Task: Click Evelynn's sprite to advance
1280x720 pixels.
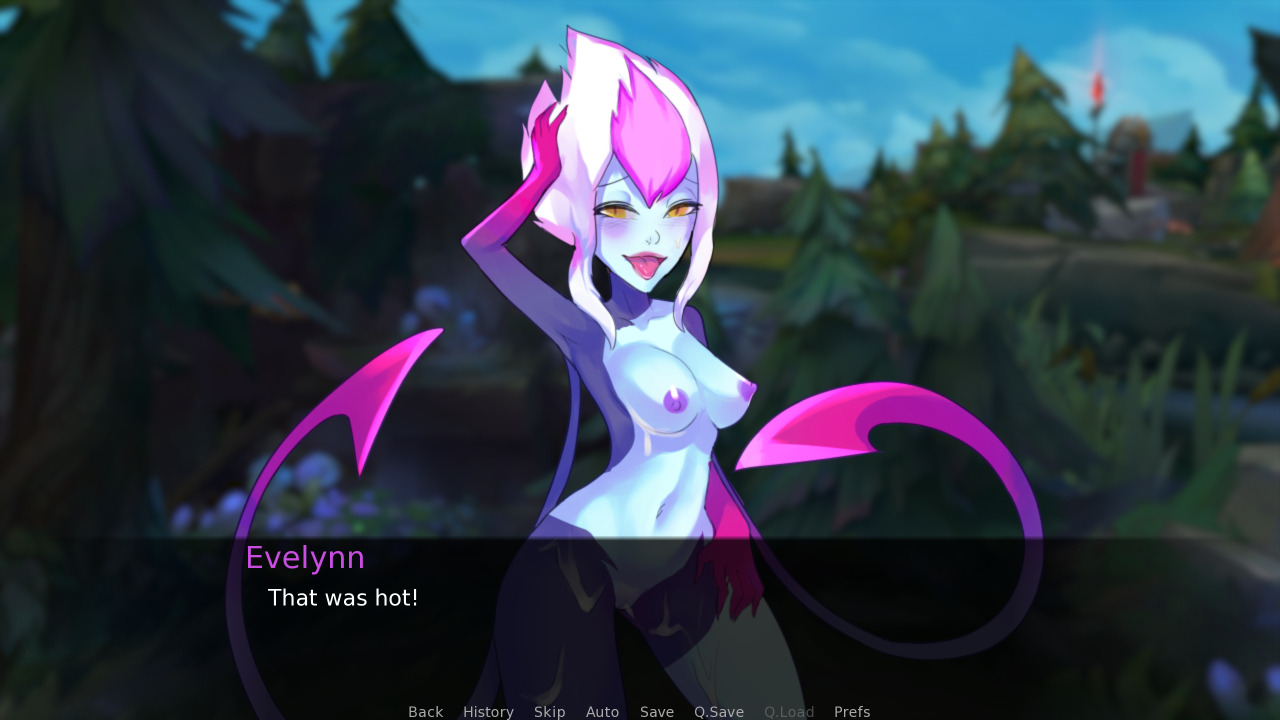Action: [x=640, y=300]
